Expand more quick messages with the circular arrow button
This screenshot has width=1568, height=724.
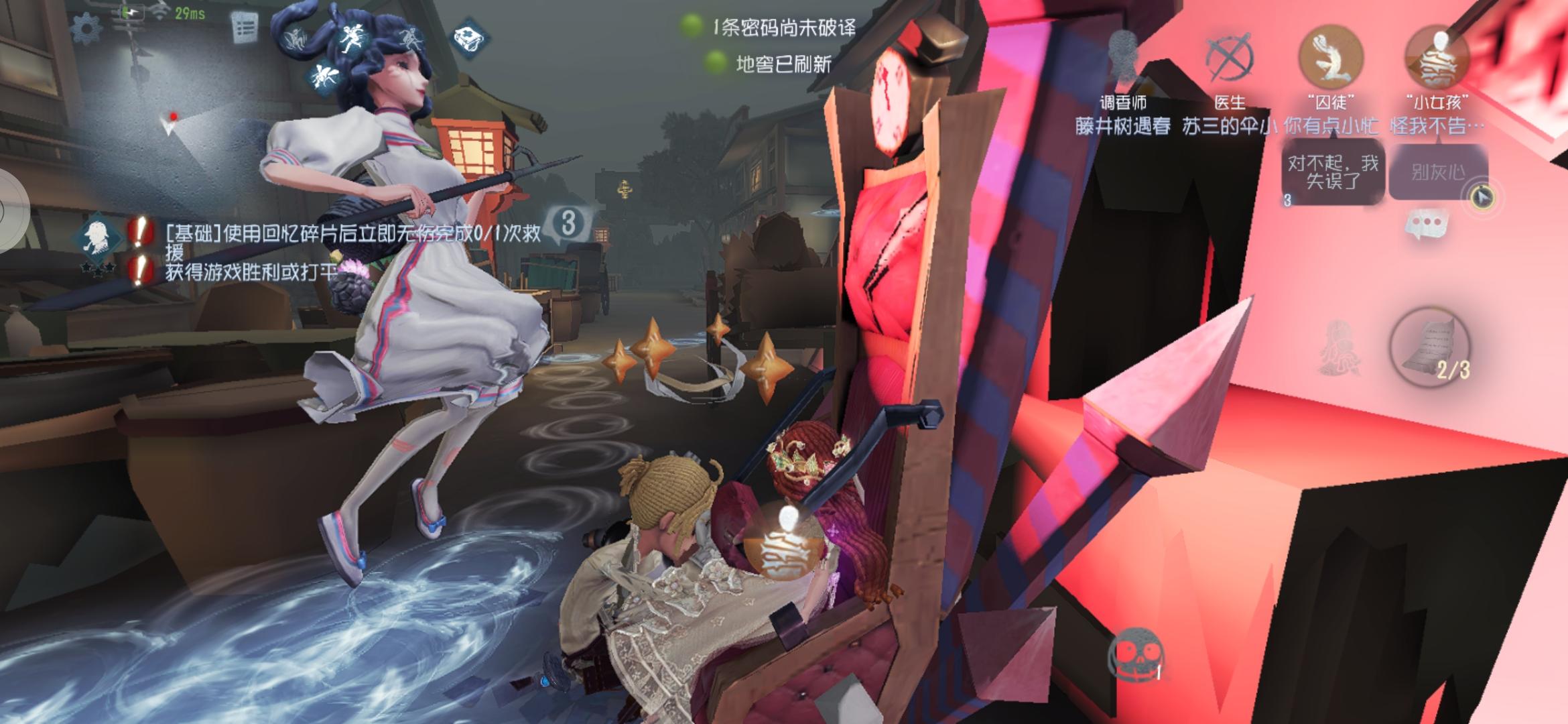[x=1482, y=198]
